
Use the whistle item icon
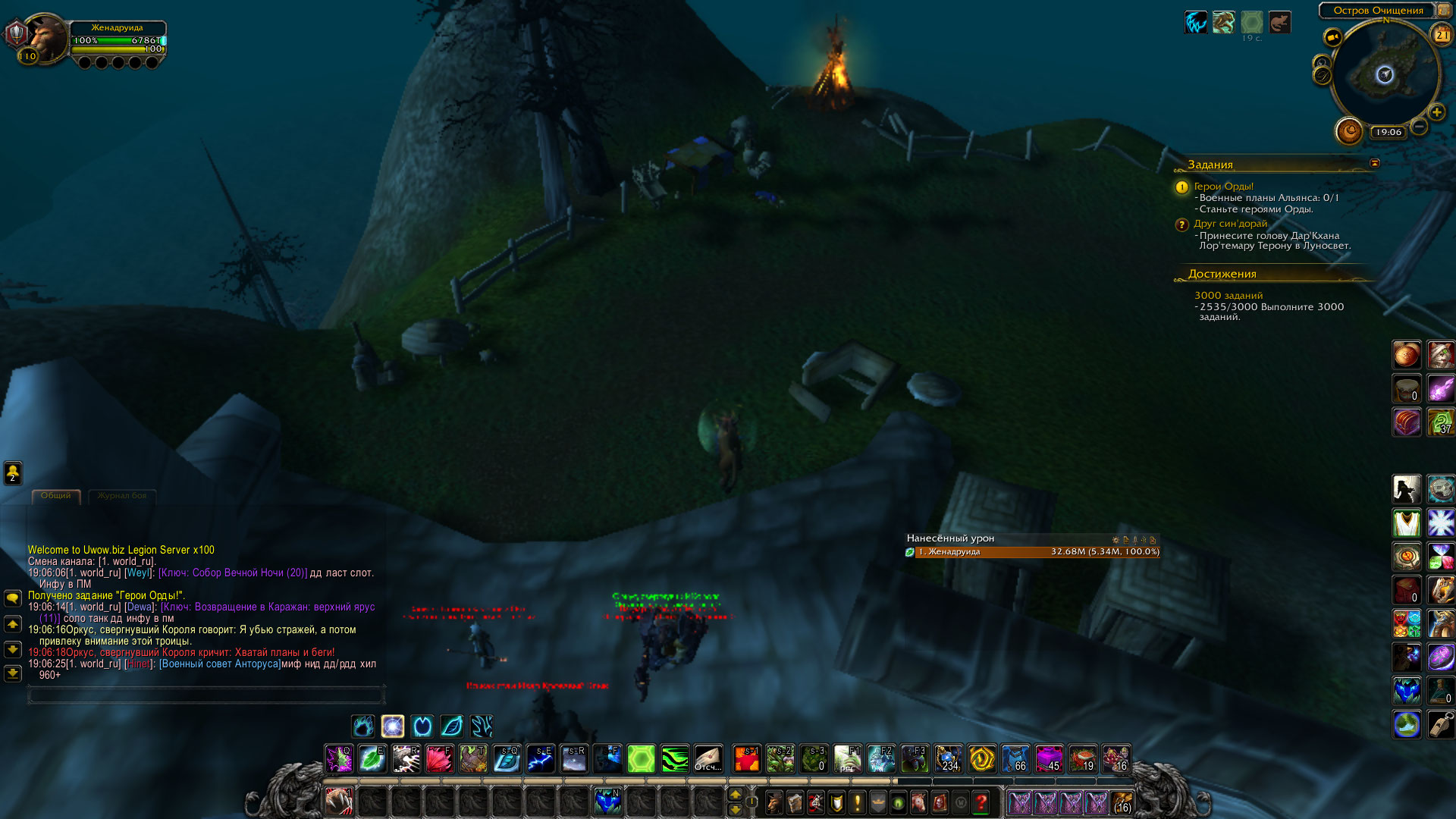click(1441, 724)
